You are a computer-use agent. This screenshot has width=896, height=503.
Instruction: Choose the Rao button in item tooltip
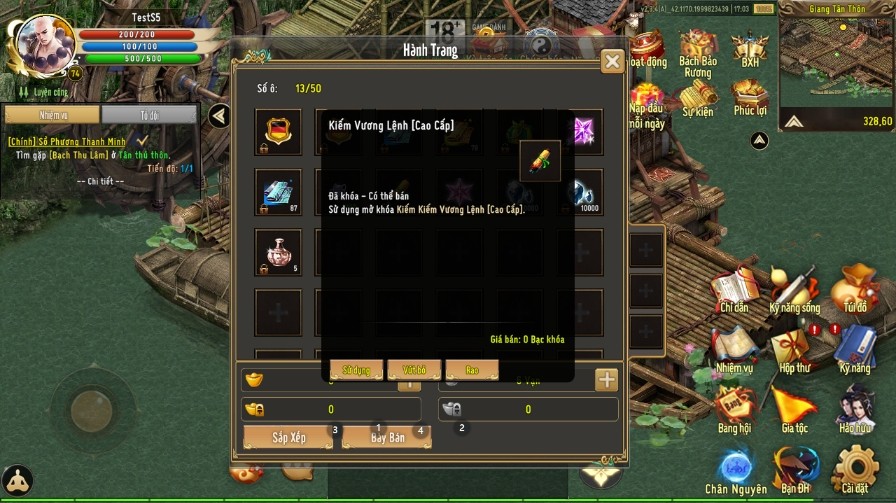[x=471, y=370]
